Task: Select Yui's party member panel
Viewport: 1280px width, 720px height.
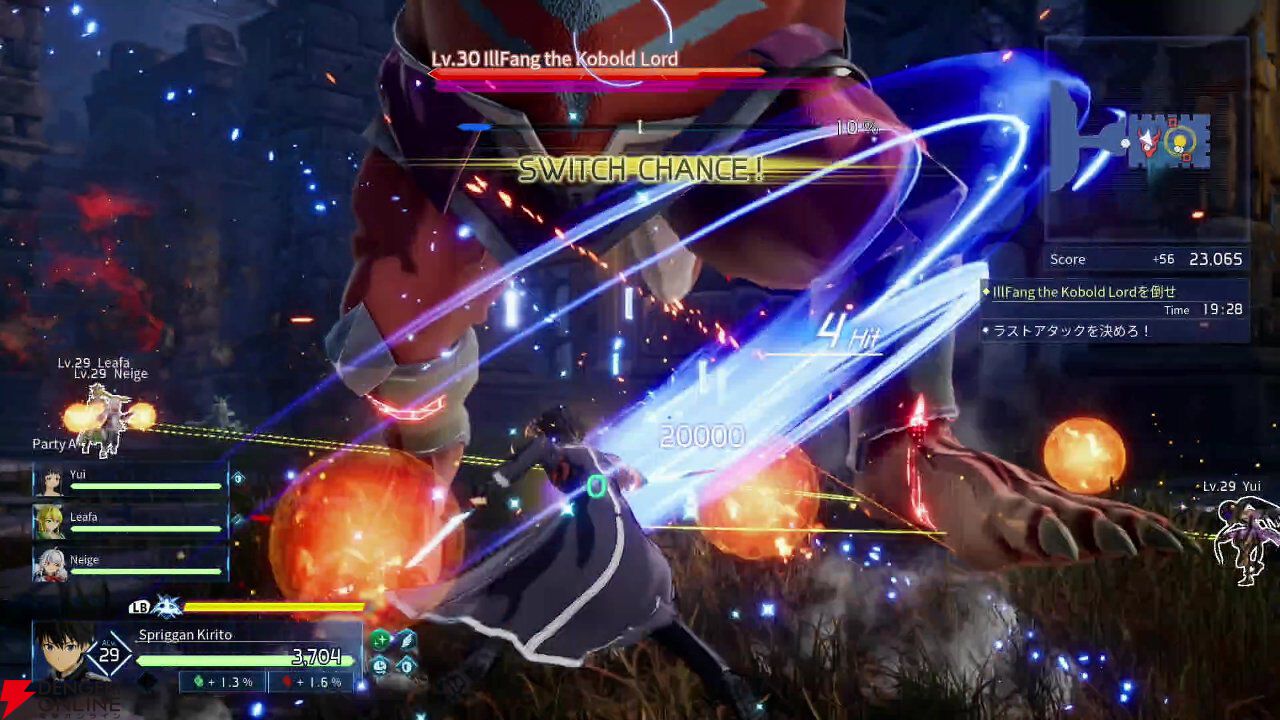Action: tap(131, 480)
